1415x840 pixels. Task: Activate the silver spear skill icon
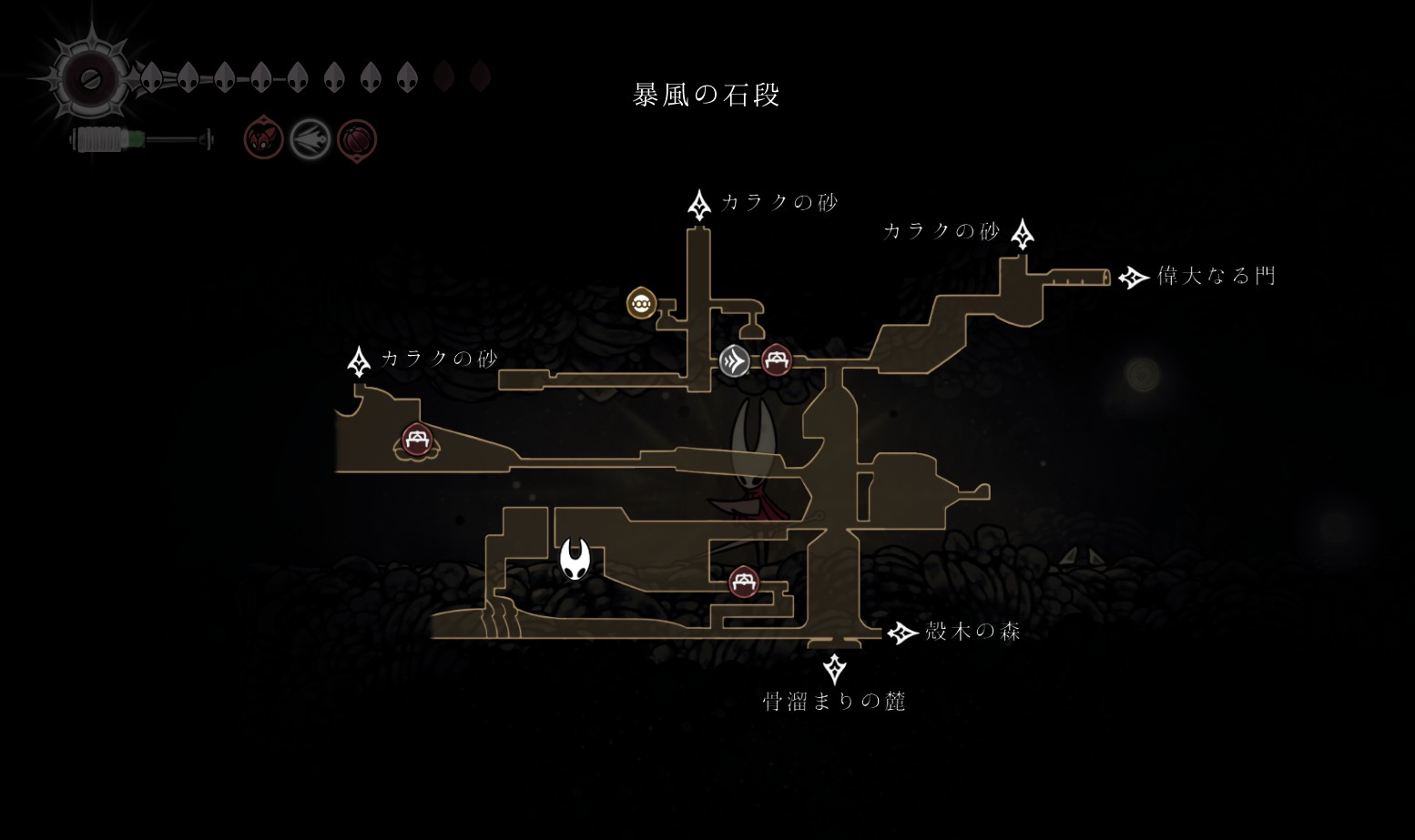tap(310, 140)
